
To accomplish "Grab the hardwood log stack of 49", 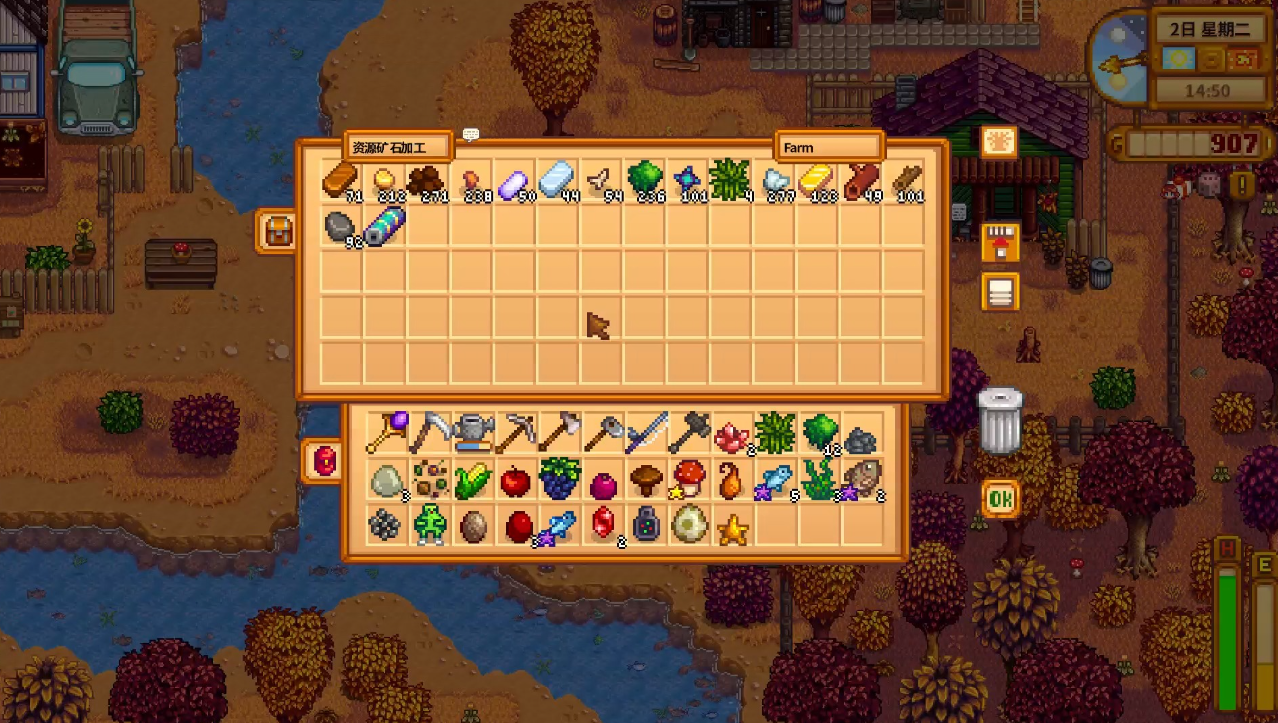I will [861, 181].
